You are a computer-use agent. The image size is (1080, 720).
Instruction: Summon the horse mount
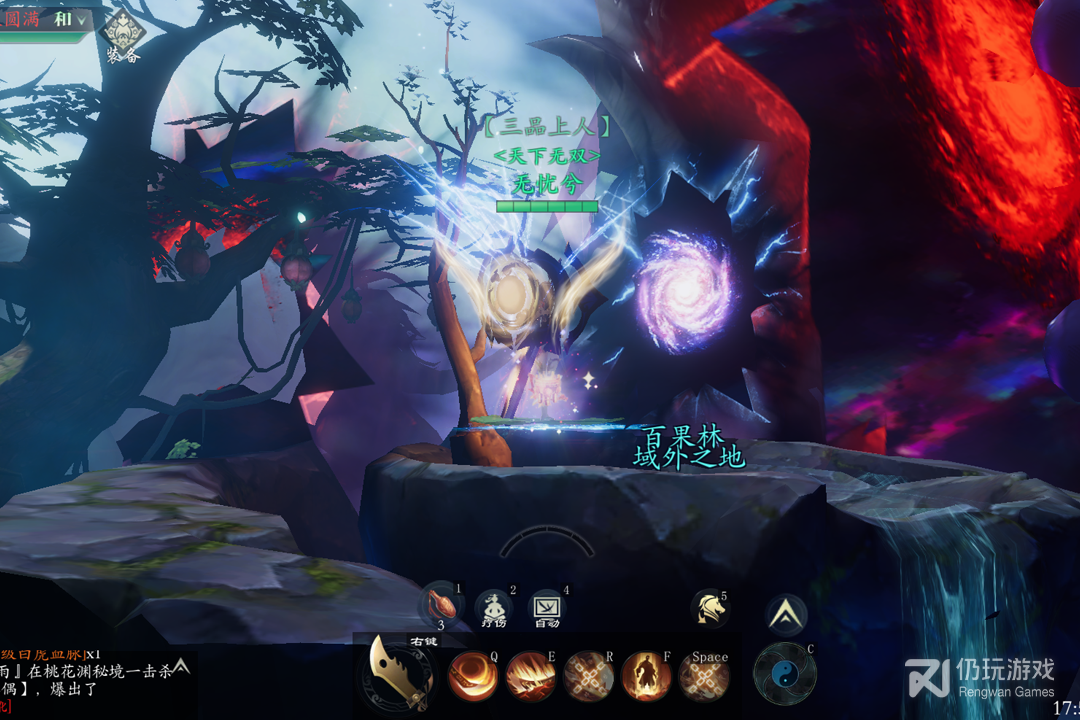[x=708, y=608]
